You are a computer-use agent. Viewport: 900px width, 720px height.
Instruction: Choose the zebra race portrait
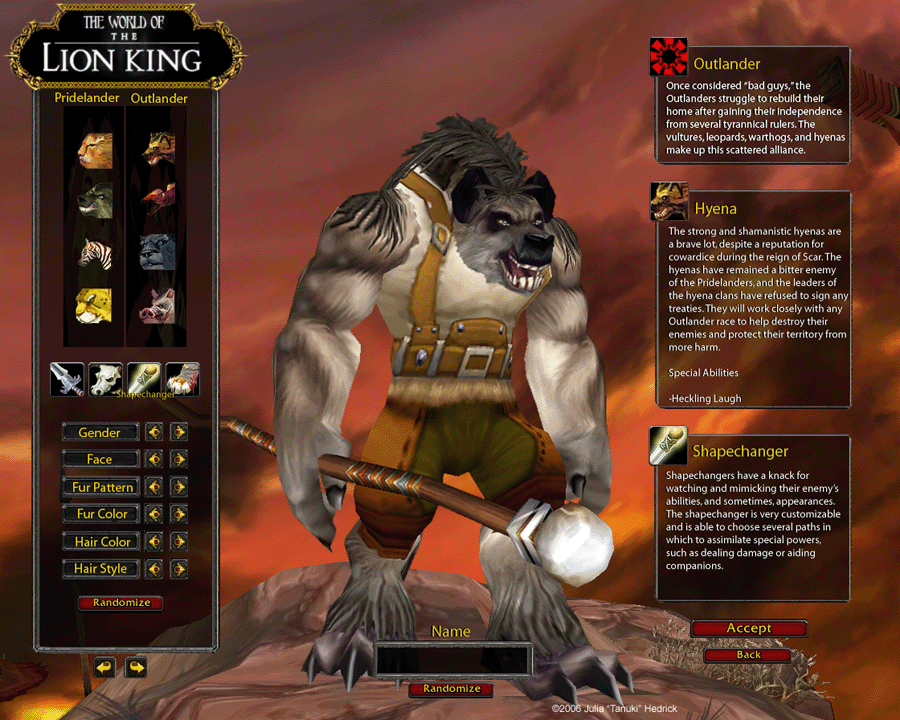tap(95, 252)
